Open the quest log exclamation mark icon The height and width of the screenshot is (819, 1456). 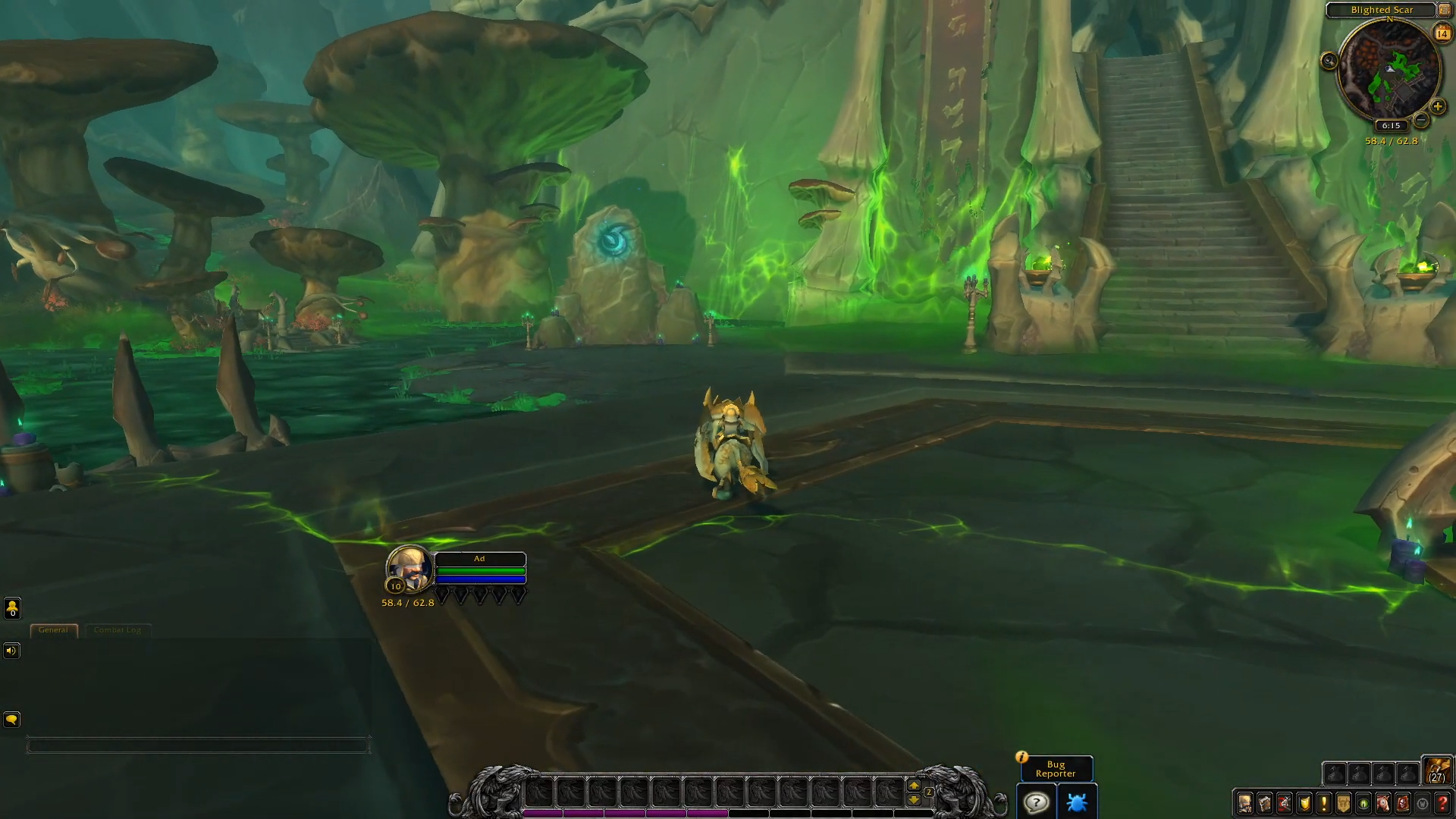(x=1324, y=803)
